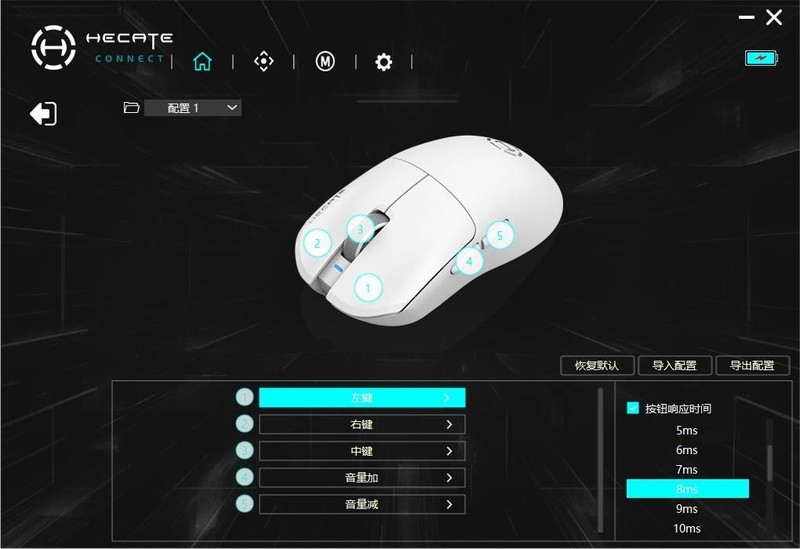Minimize the application window

point(746,18)
